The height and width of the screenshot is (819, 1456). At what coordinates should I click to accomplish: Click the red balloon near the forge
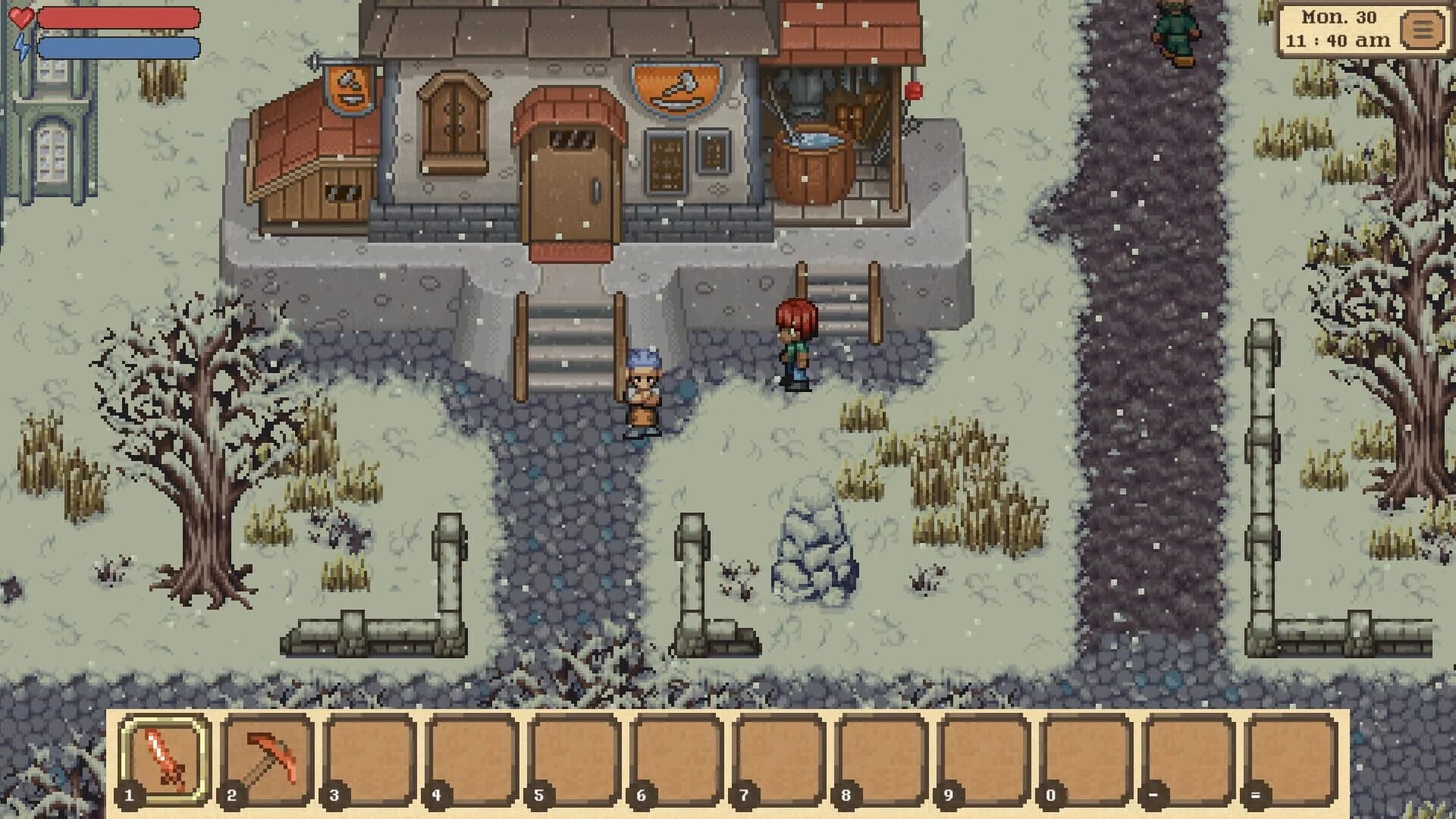(x=912, y=89)
